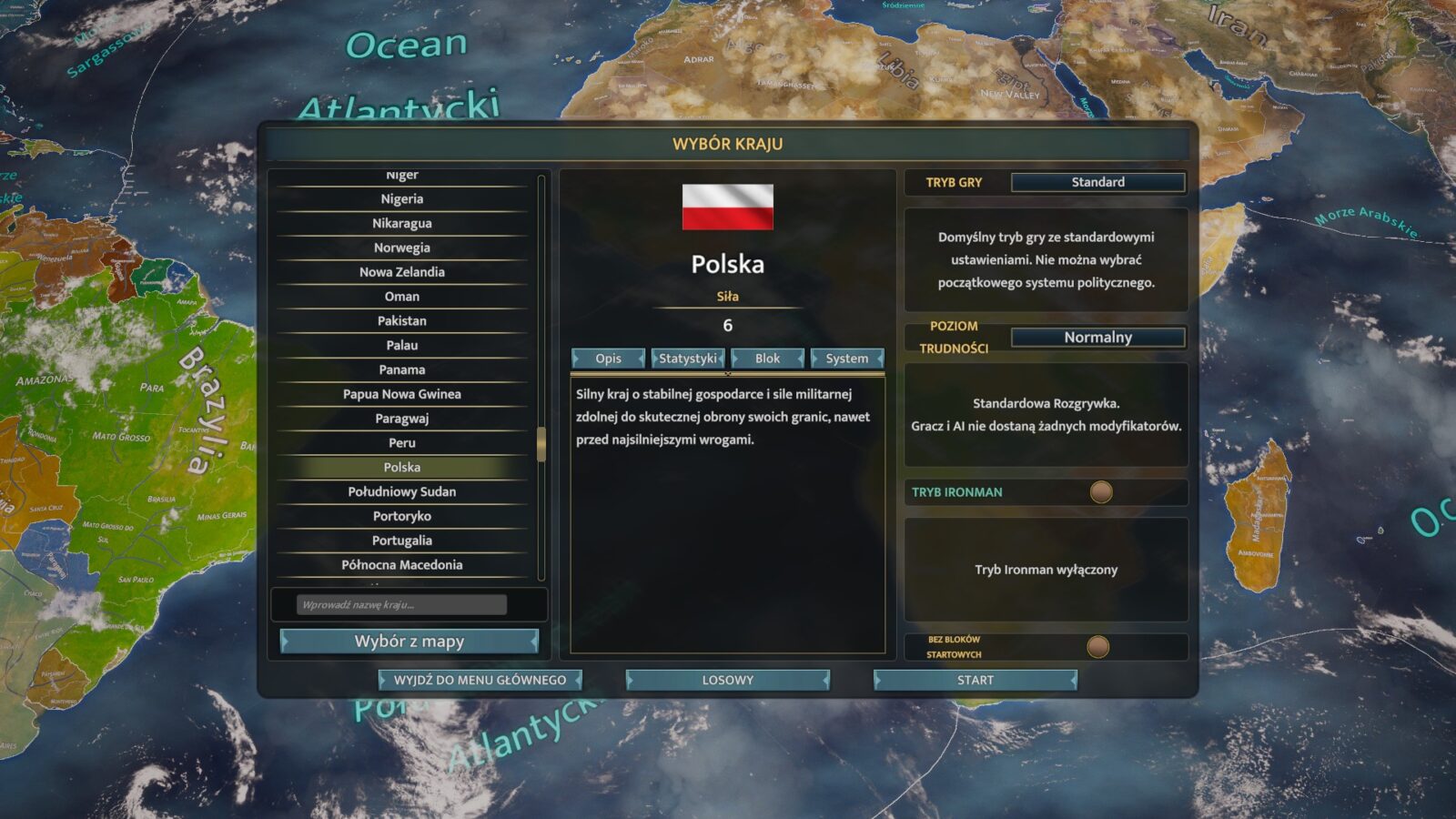
Task: Click the country name search field
Action: point(401,605)
